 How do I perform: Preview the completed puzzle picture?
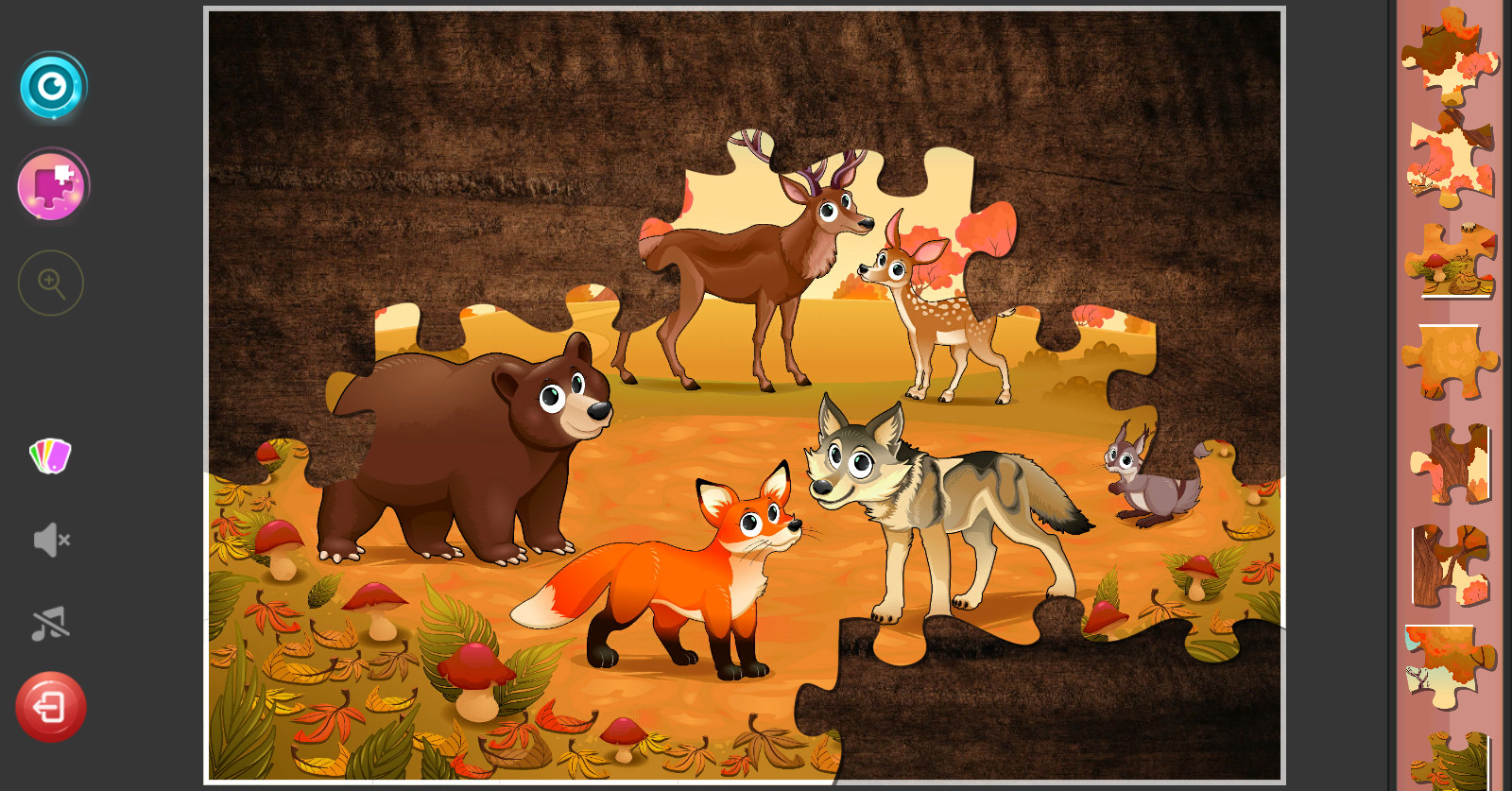click(x=52, y=85)
